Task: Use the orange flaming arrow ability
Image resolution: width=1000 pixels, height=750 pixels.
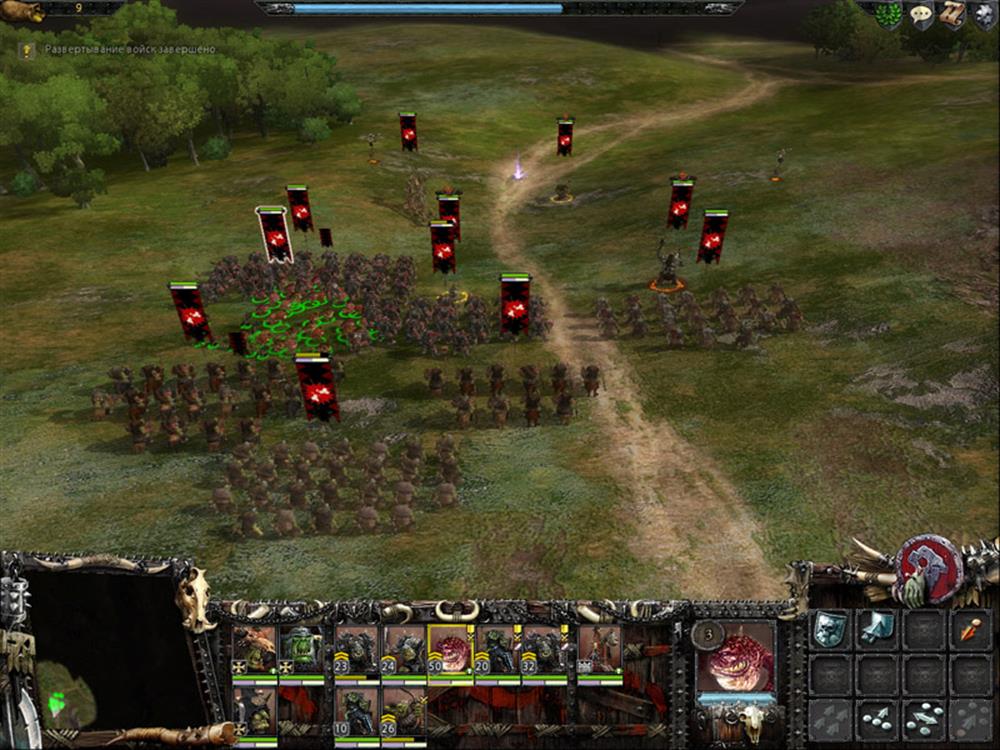Action: 970,628
